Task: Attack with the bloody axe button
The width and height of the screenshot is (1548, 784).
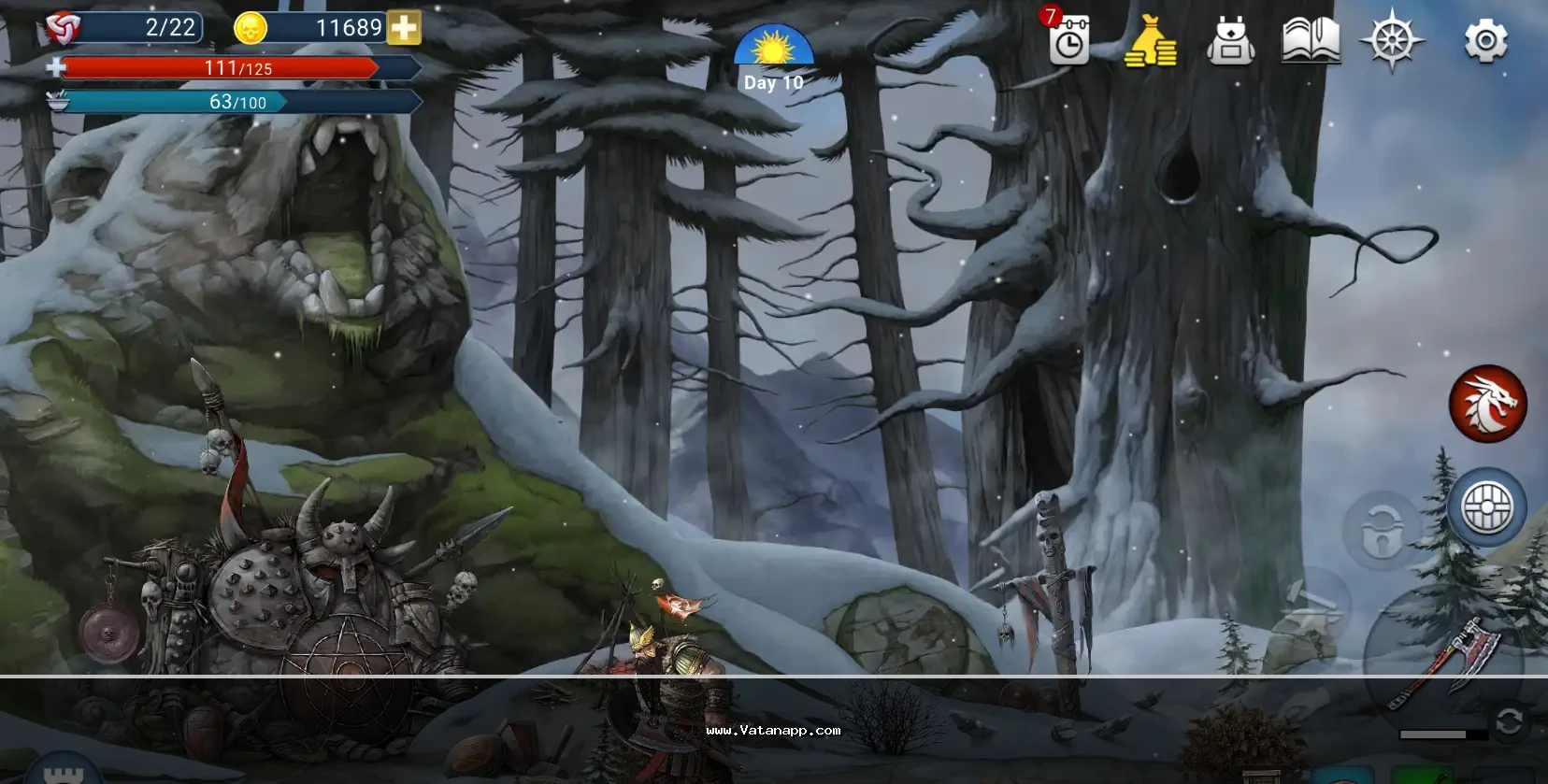Action: 1444,662
